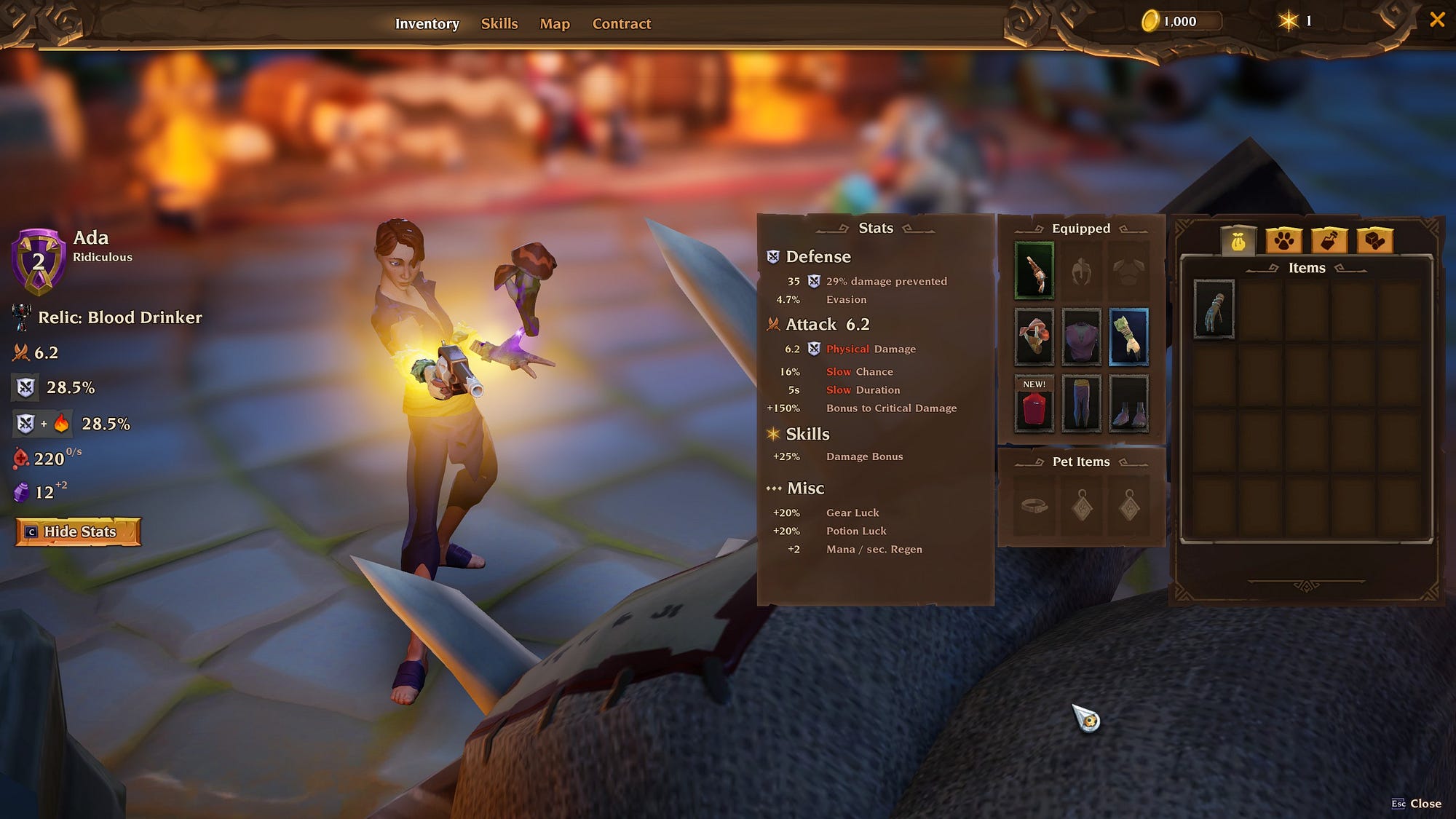Screen dimensions: 1456x819
Task: Pick the glove item in Items grid
Action: pos(1214,309)
